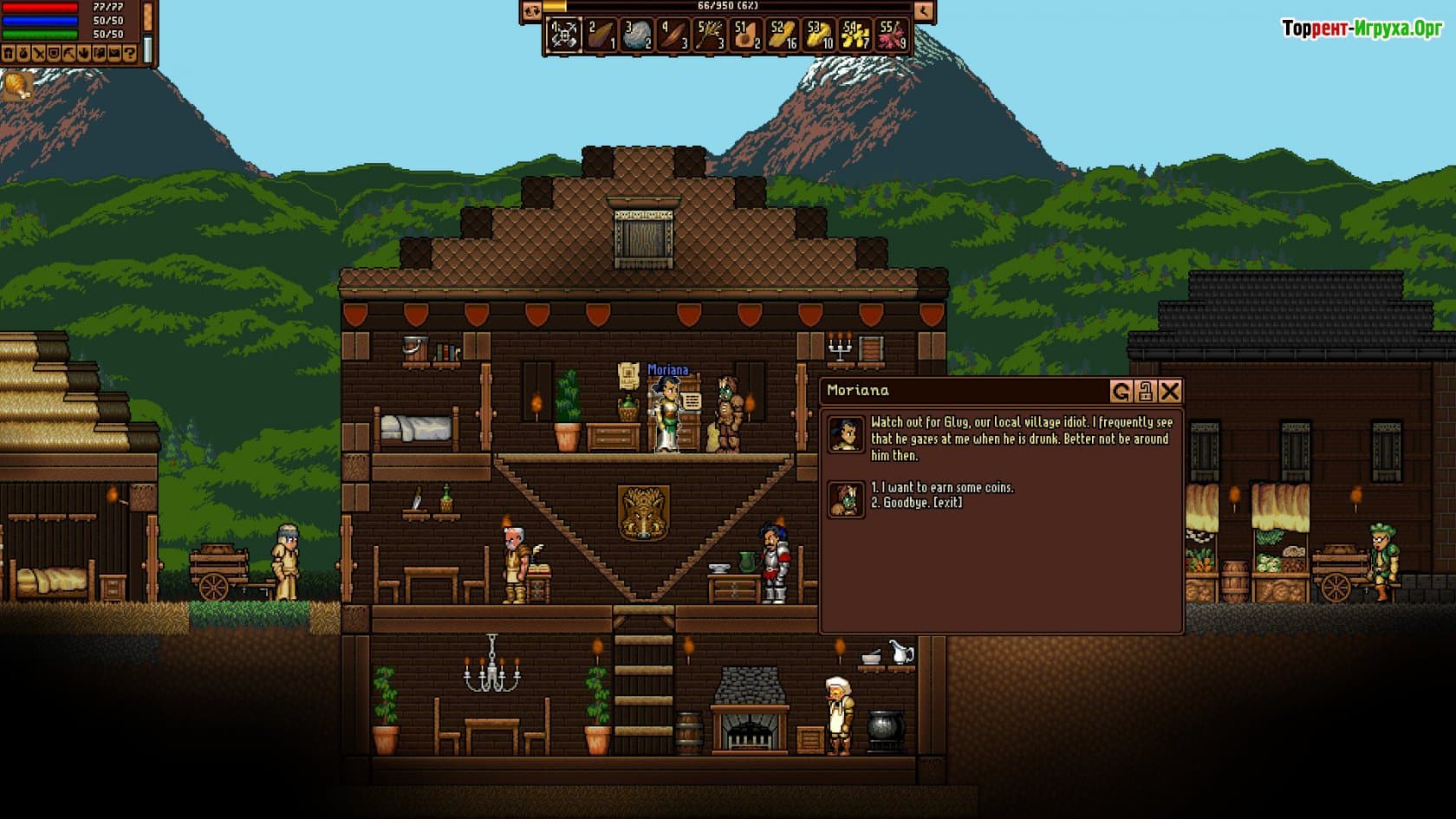Screen dimensions: 1456x819
Task: Click the swap arrows button left of hotbar
Action: tap(531, 11)
